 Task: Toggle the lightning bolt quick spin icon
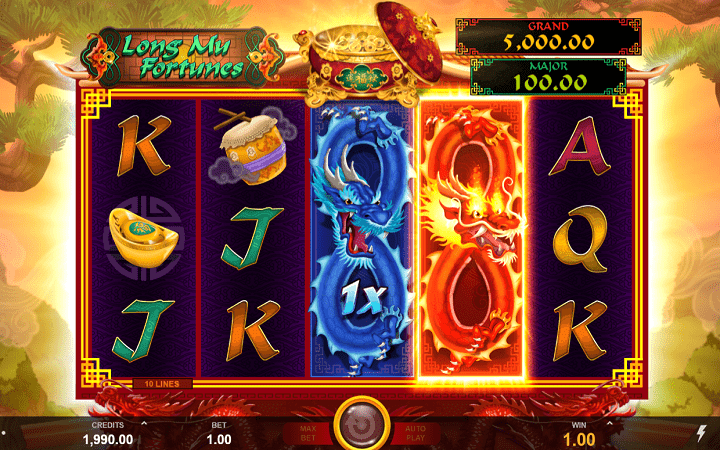click(x=699, y=432)
